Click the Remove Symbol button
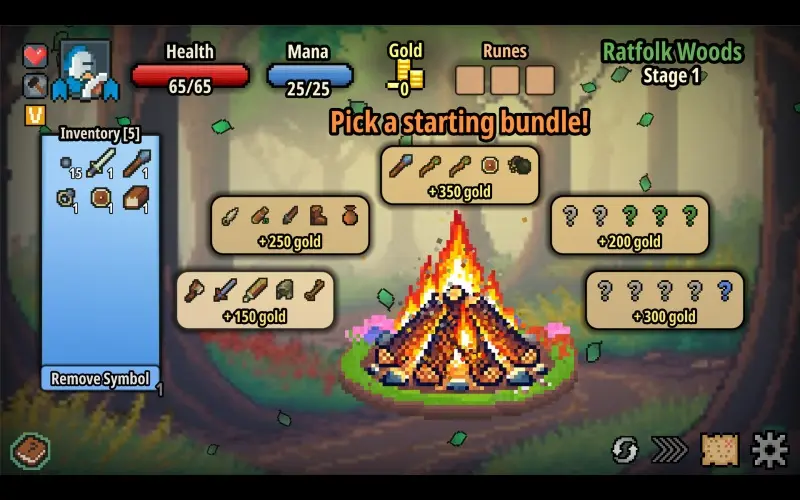This screenshot has width=800, height=500. coord(101,379)
